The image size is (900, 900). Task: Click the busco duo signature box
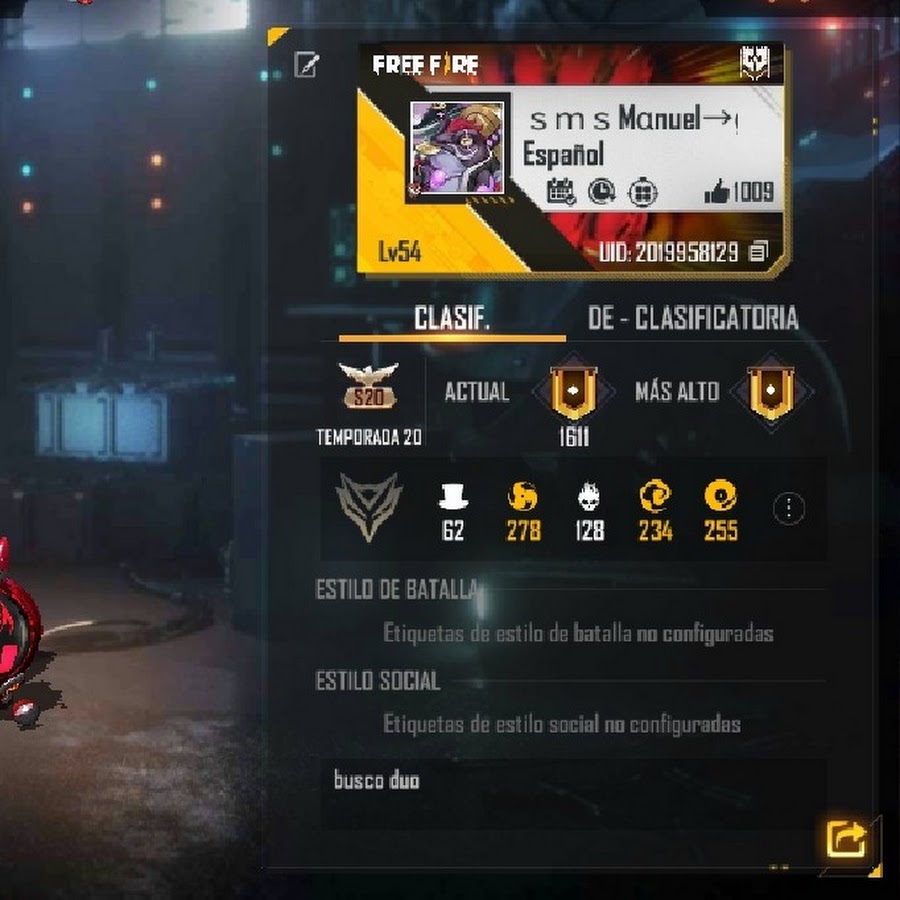(573, 792)
